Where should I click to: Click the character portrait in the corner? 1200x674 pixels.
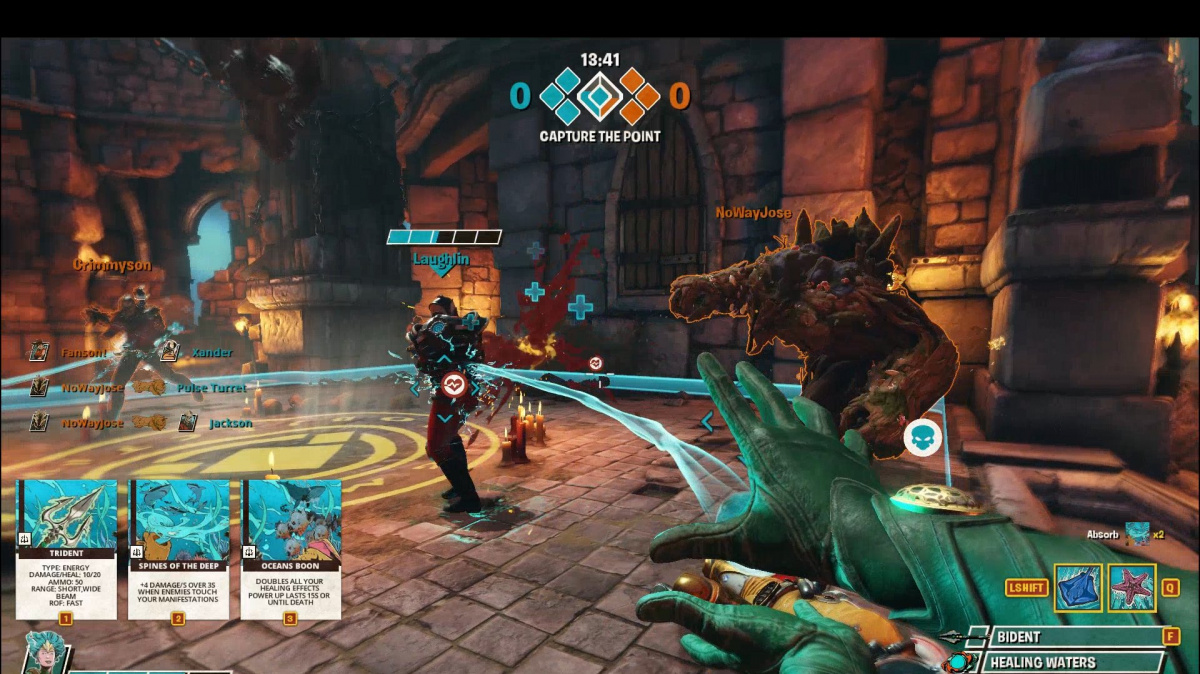45,653
